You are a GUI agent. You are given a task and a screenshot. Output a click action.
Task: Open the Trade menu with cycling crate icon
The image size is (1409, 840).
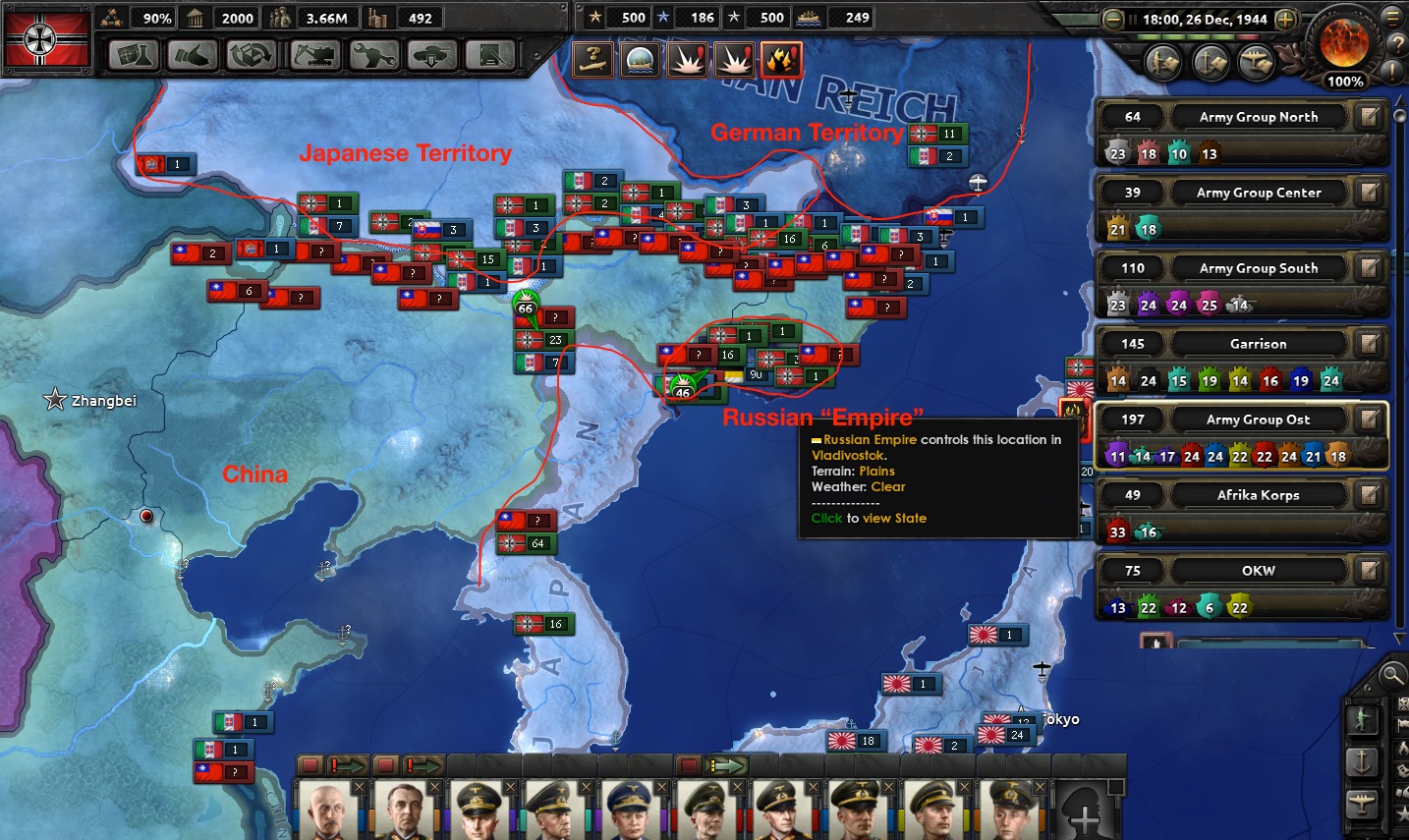pos(252,57)
